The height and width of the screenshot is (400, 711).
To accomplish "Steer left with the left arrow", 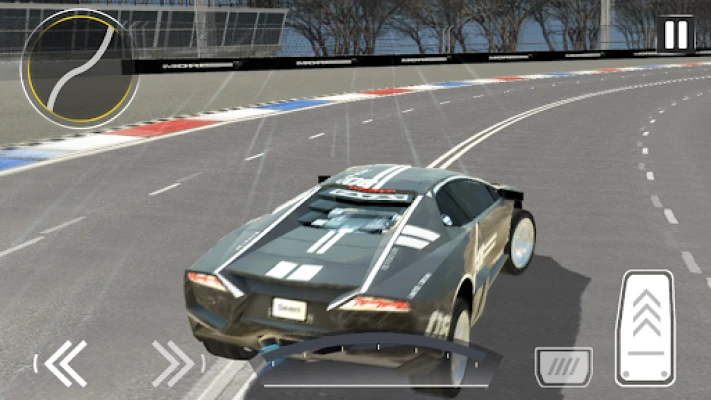I will [x=65, y=363].
